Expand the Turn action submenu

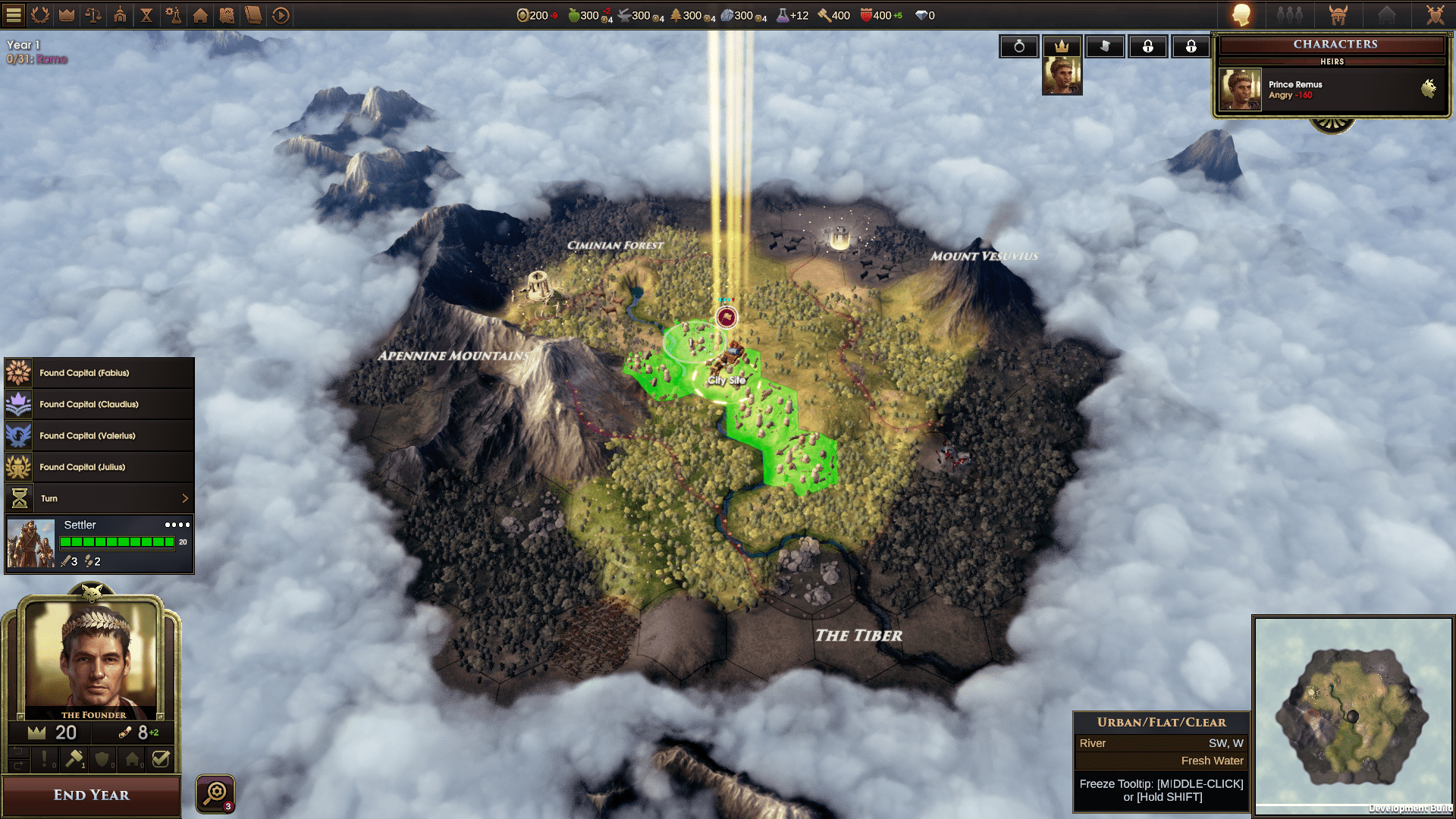click(184, 498)
